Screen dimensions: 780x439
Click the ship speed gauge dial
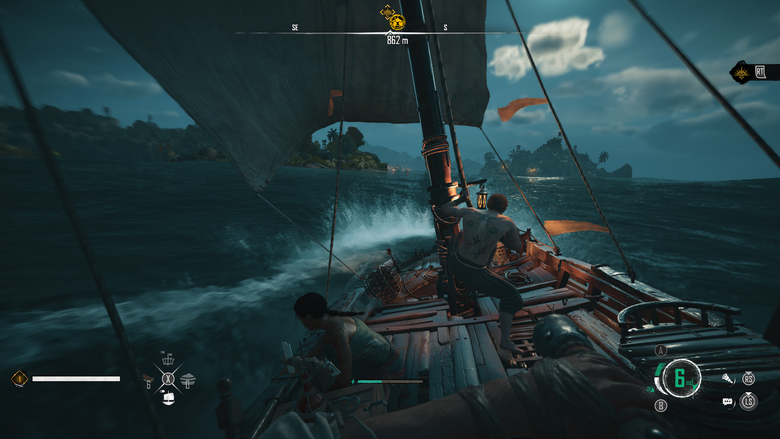coord(681,378)
